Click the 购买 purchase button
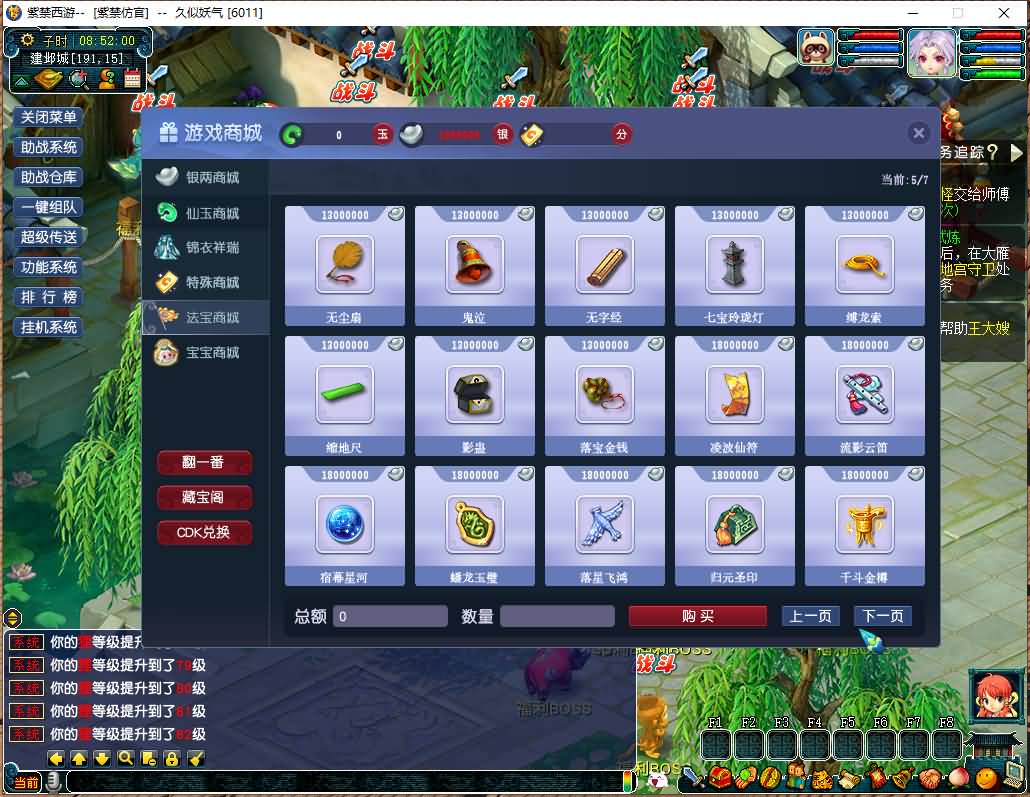This screenshot has height=797, width=1030. coord(697,616)
